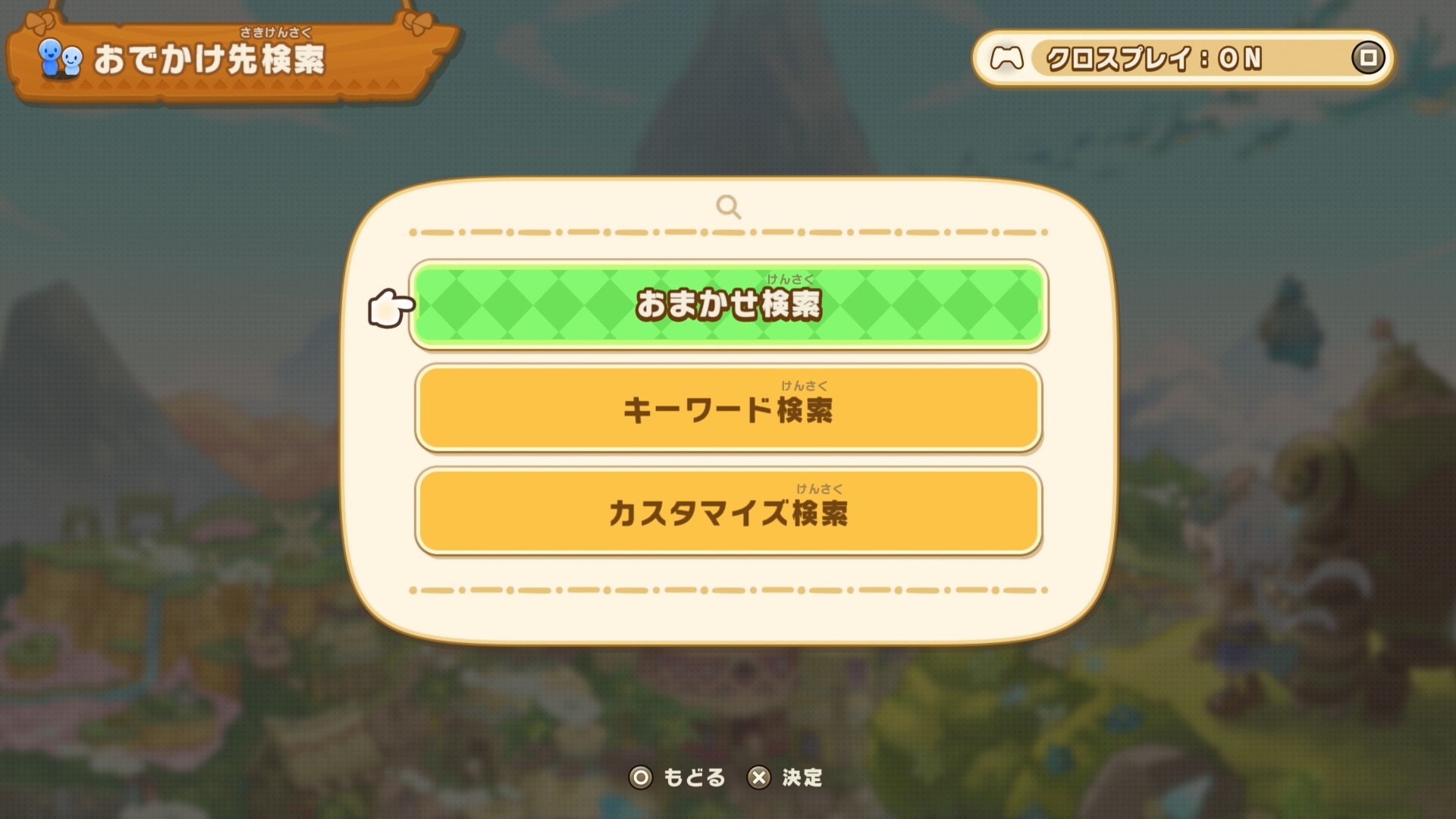Toggle selection of the highlighted green search bar
Image resolution: width=1456 pixels, height=819 pixels.
point(726,305)
